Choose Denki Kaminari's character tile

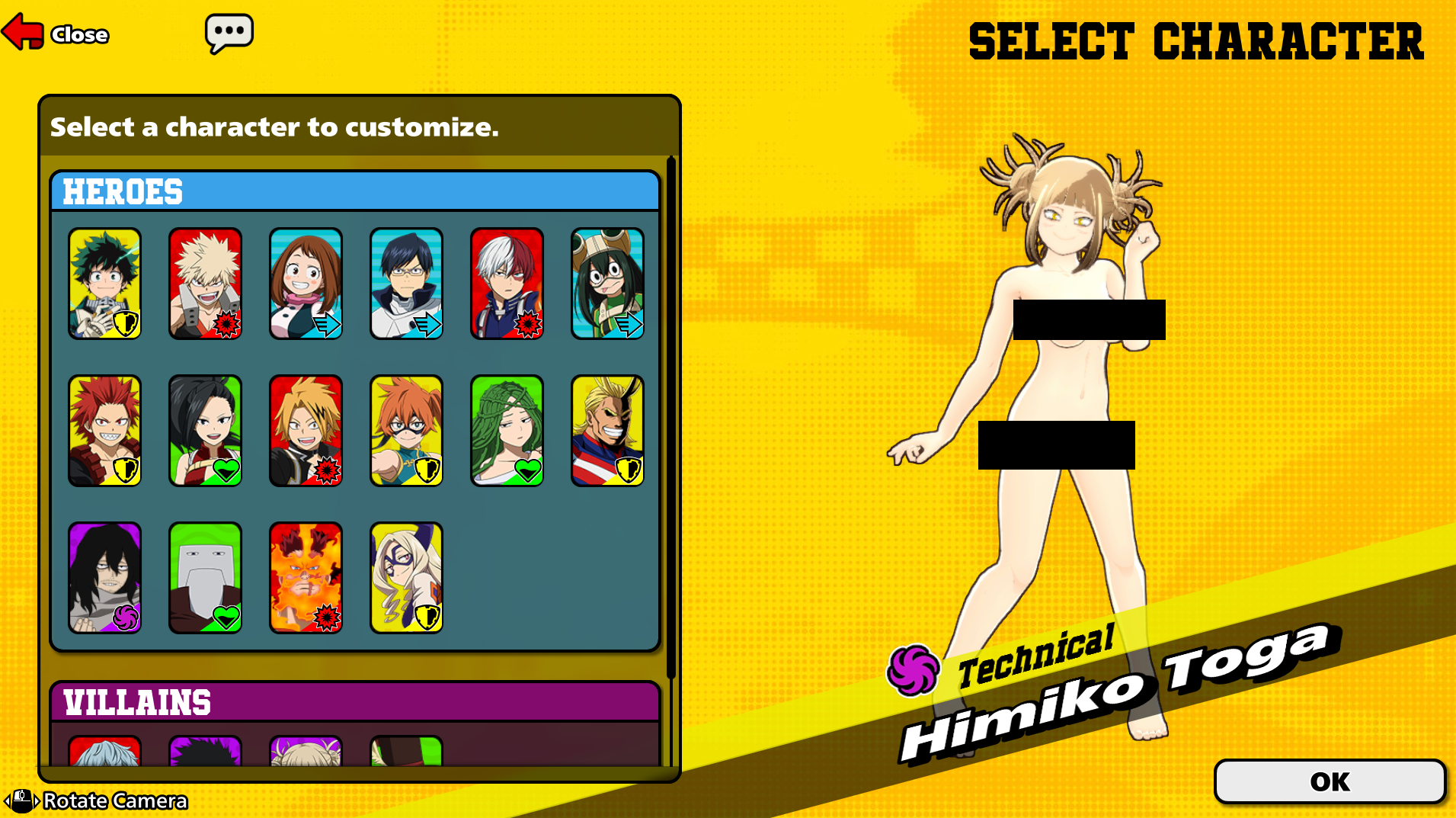pyautogui.click(x=306, y=430)
